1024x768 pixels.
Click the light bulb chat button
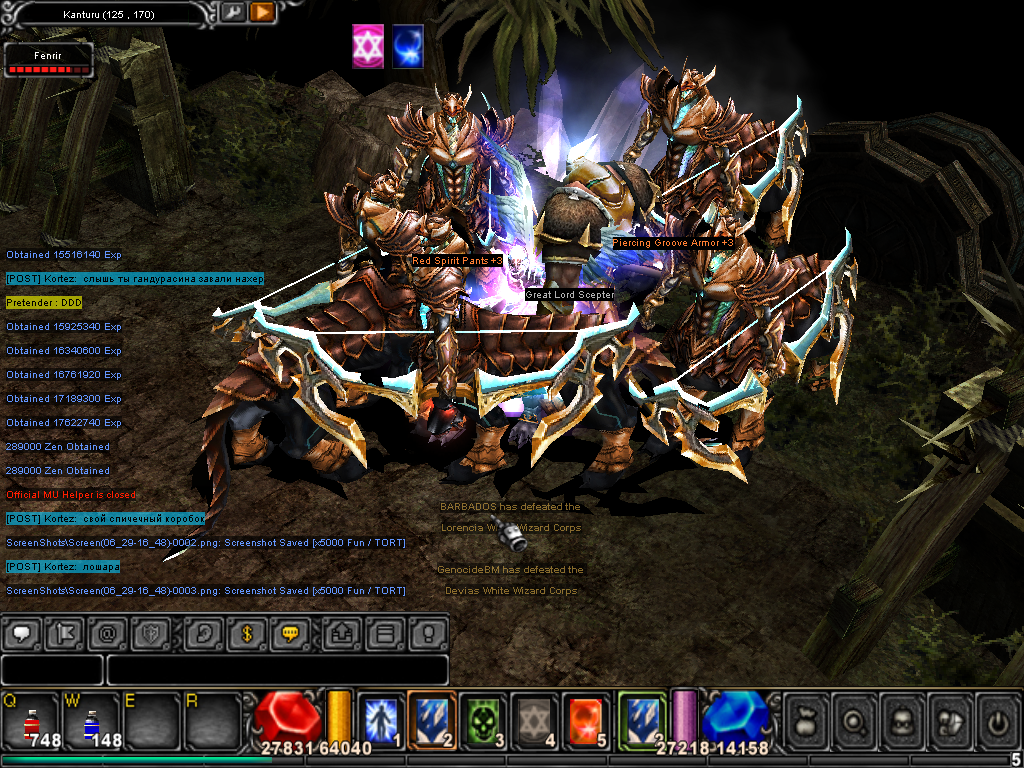coord(428,633)
